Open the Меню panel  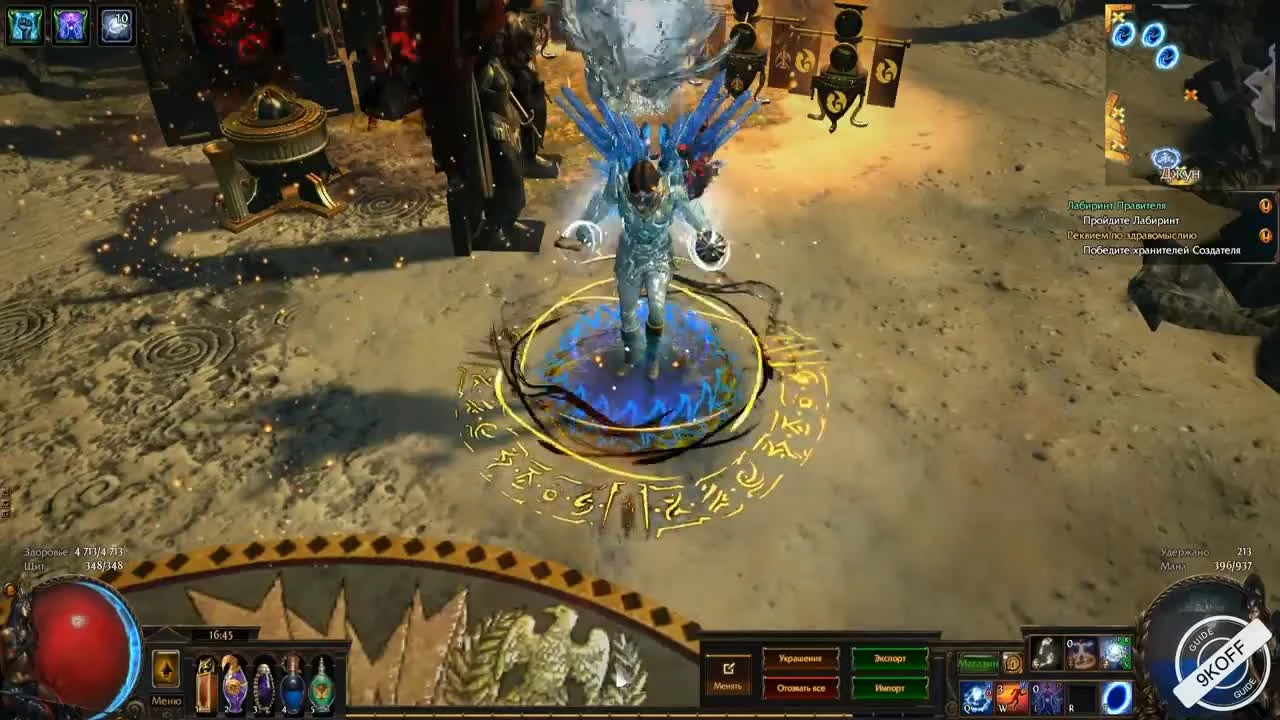pos(166,700)
